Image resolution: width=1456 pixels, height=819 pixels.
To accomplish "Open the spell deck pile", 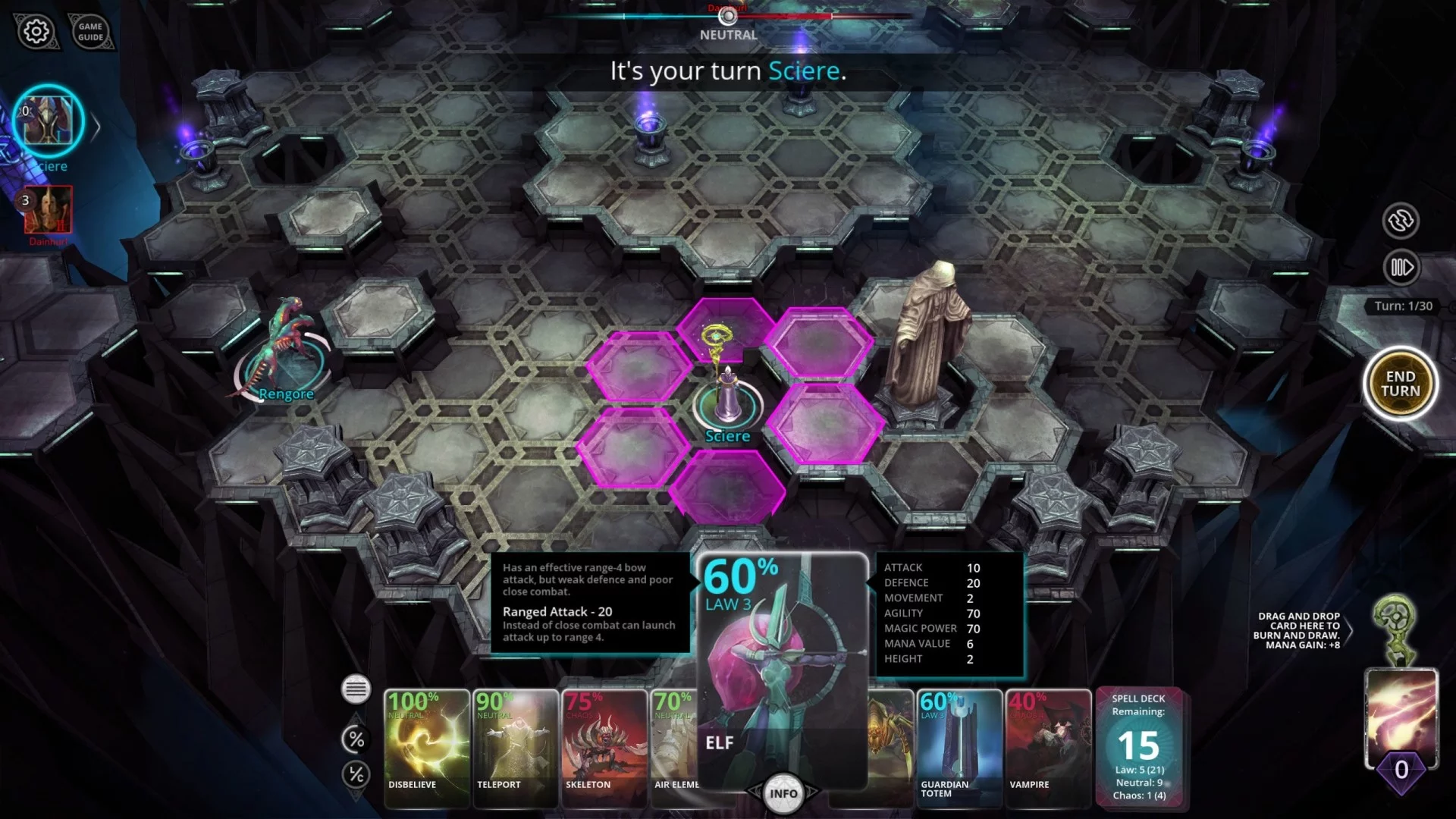I will (x=1138, y=747).
